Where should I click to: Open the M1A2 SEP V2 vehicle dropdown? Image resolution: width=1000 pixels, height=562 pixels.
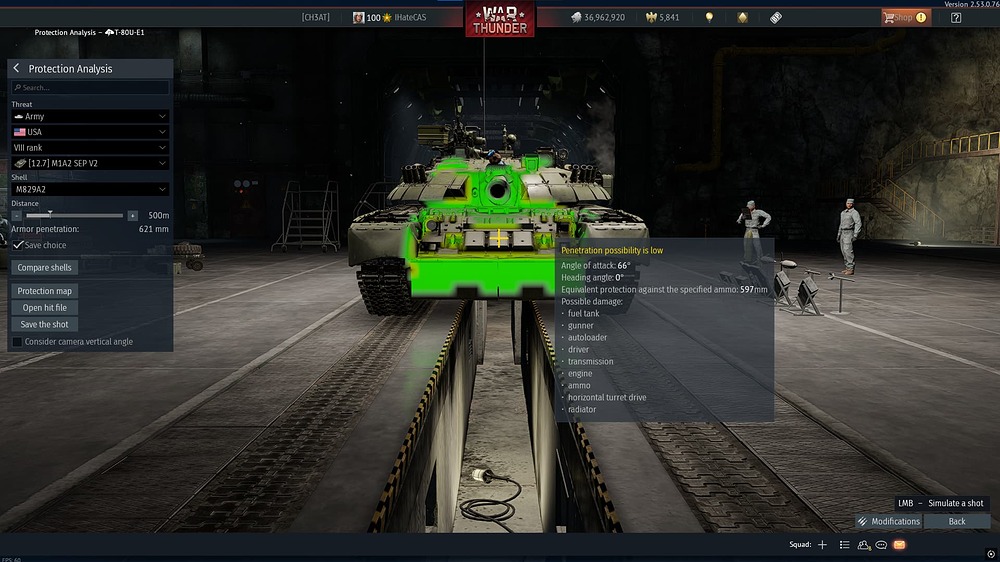[90, 163]
